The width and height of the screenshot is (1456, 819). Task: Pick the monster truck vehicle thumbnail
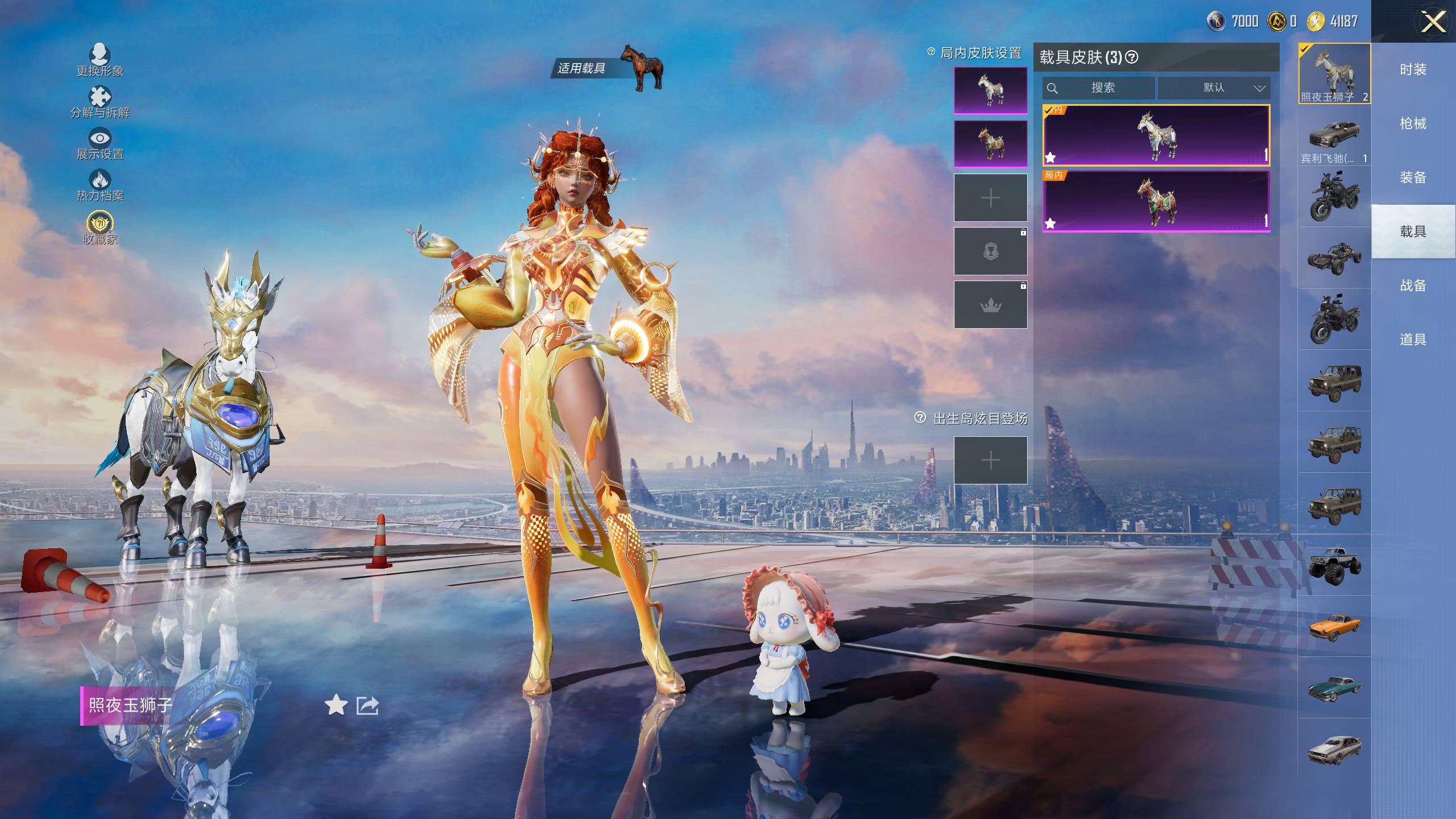pos(1334,565)
